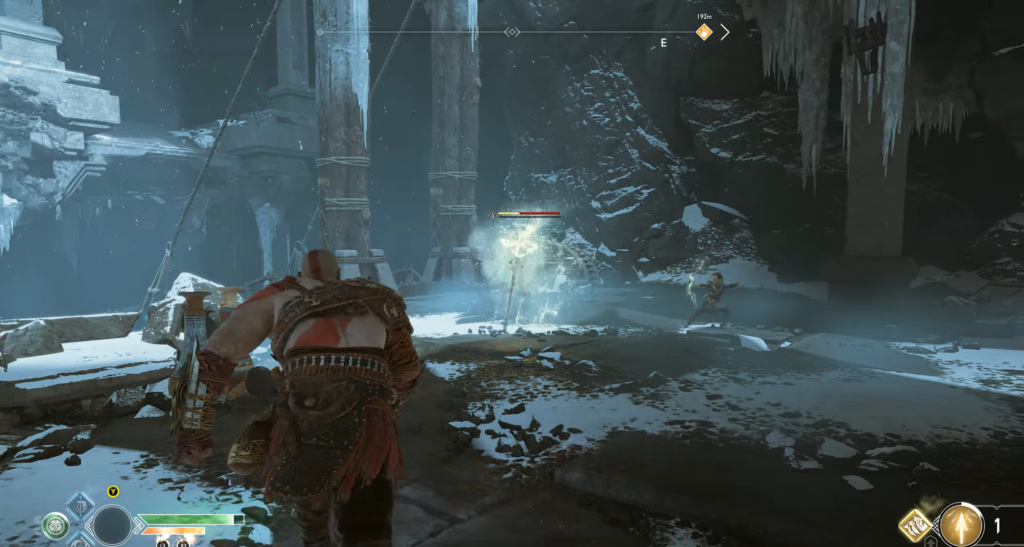Image resolution: width=1024 pixels, height=547 pixels.
Task: Click the empty circular rage emblem
Action: (x=112, y=525)
